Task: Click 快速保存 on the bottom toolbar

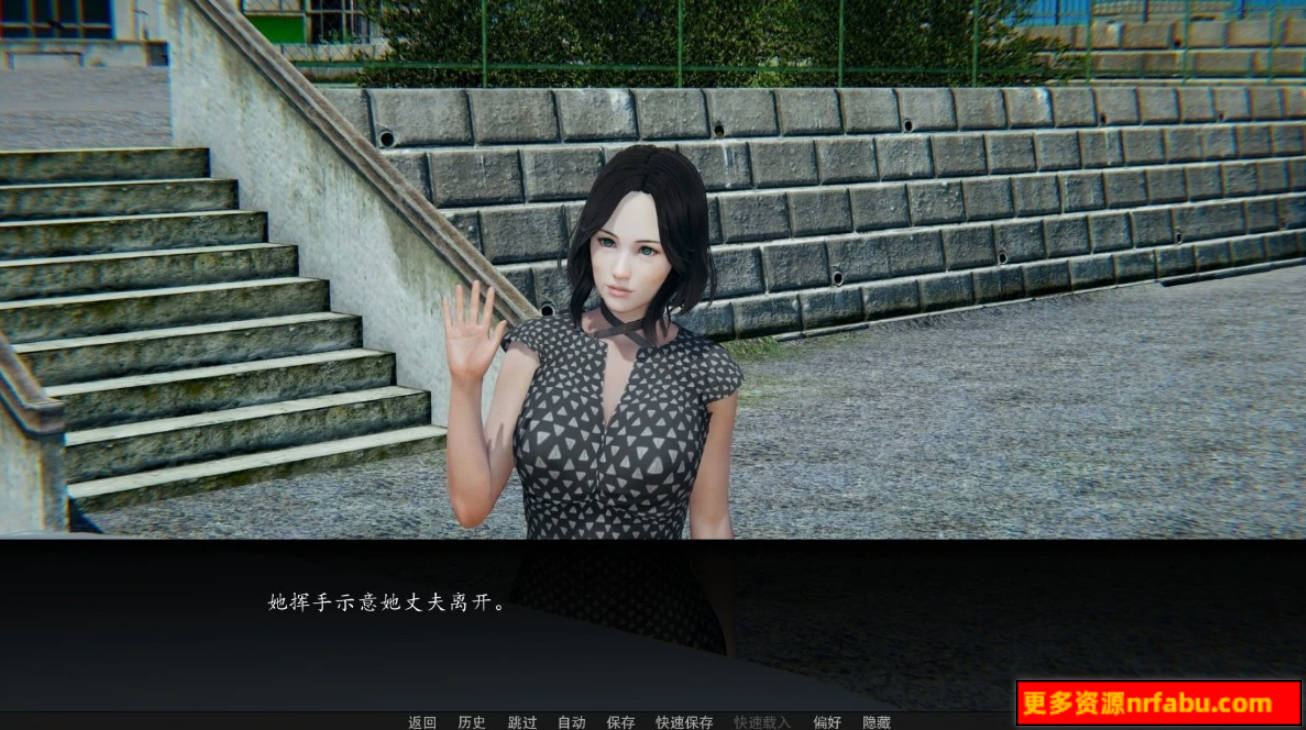Action: [684, 722]
